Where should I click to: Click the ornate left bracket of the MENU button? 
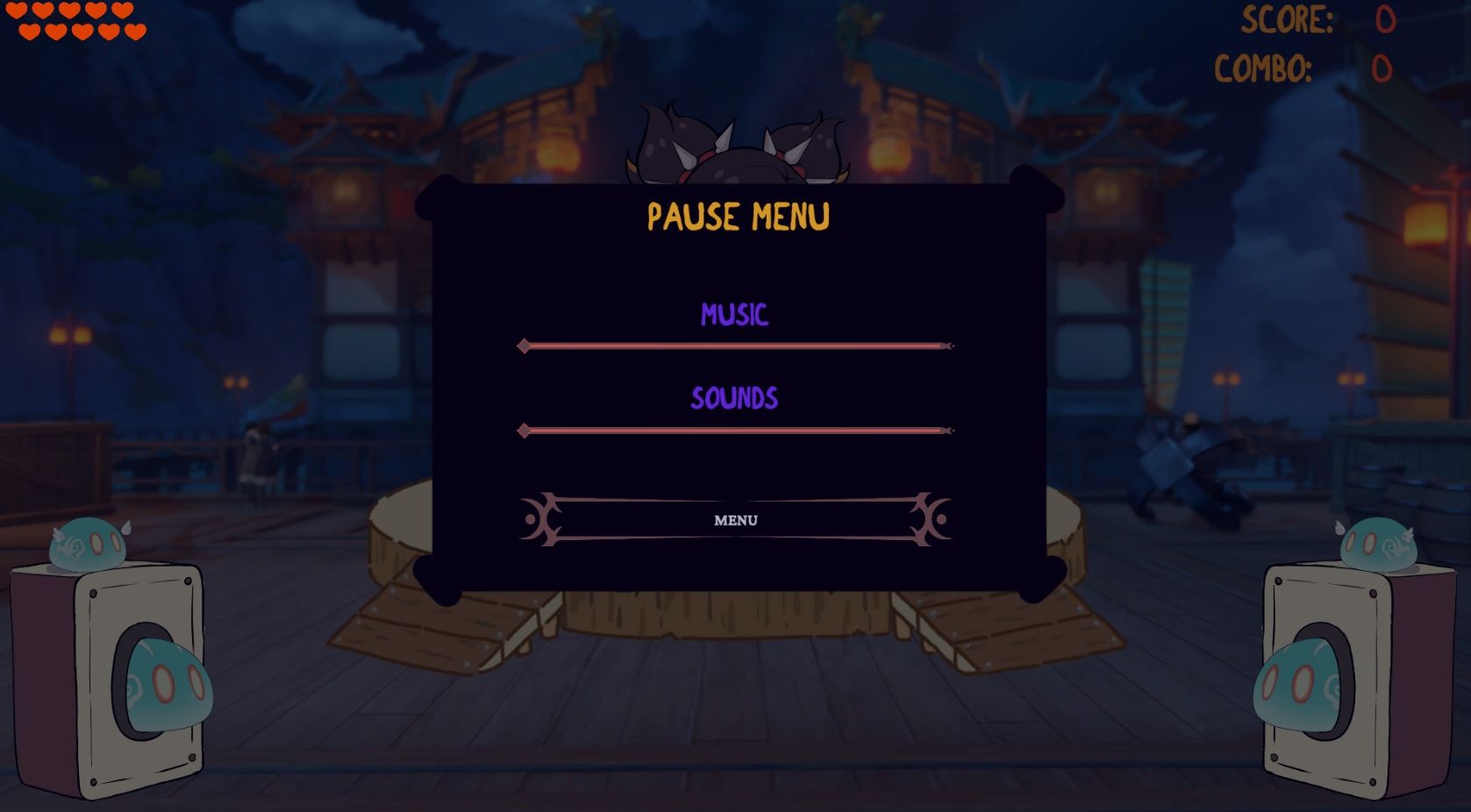(541, 520)
